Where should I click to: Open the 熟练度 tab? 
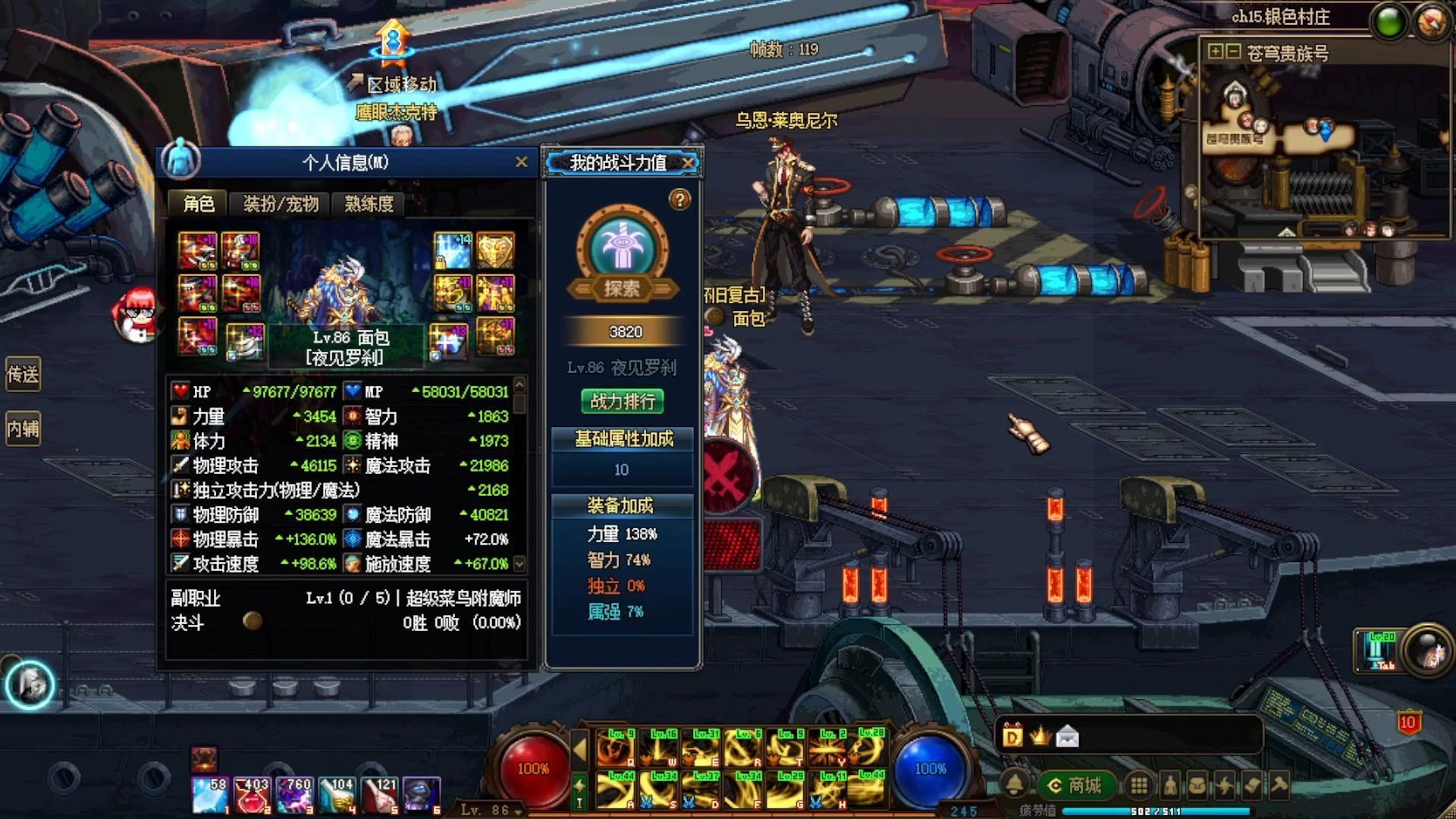369,204
